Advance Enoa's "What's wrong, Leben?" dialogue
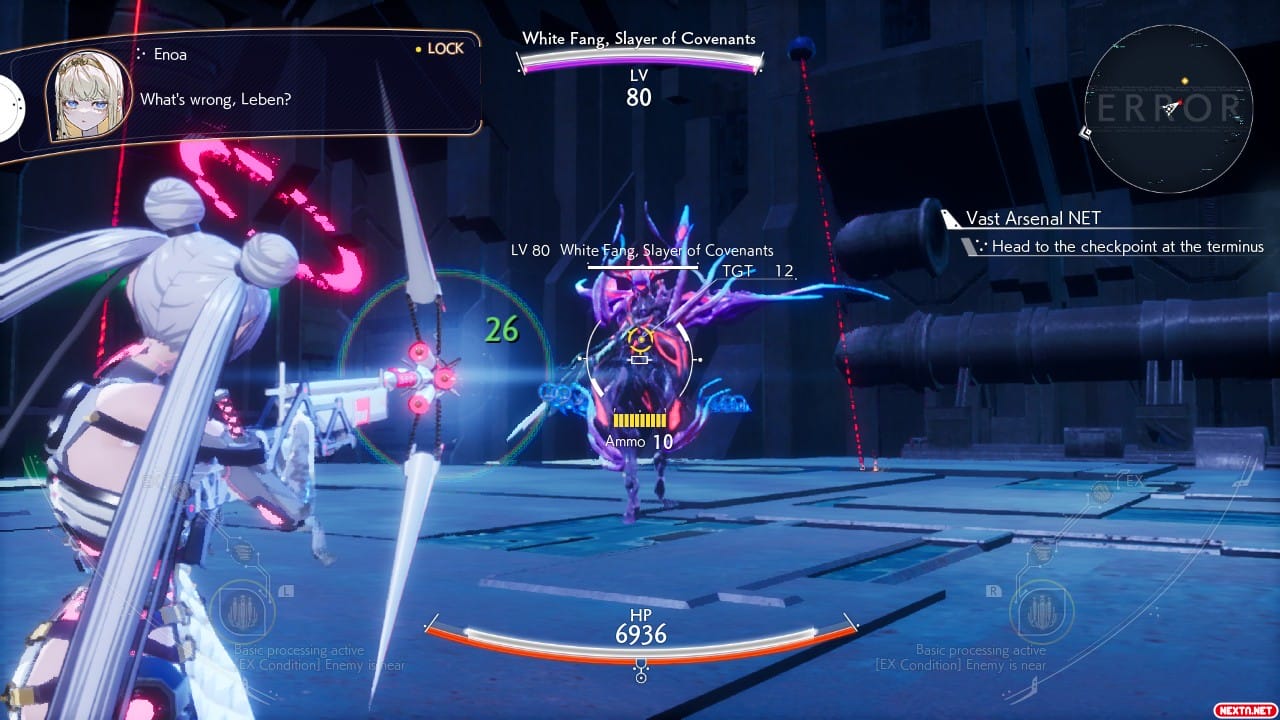Image resolution: width=1280 pixels, height=720 pixels. 215,100
